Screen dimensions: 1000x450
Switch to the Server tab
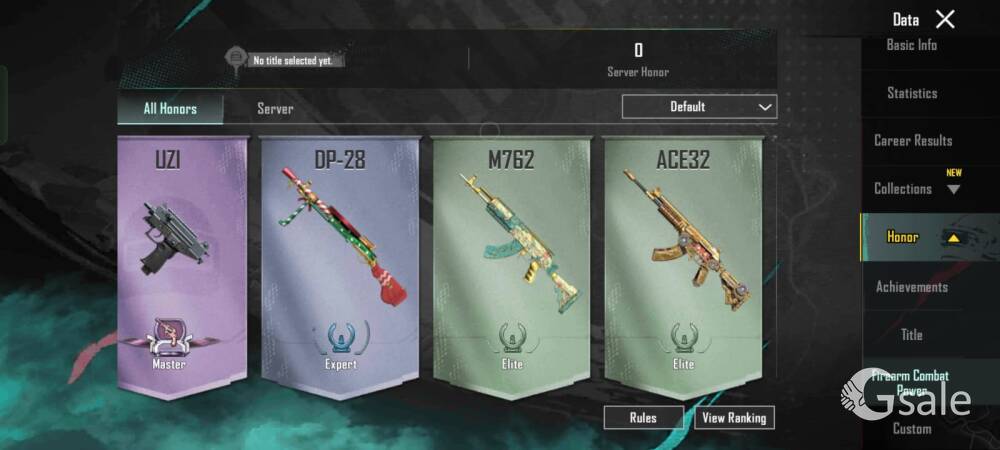(275, 108)
